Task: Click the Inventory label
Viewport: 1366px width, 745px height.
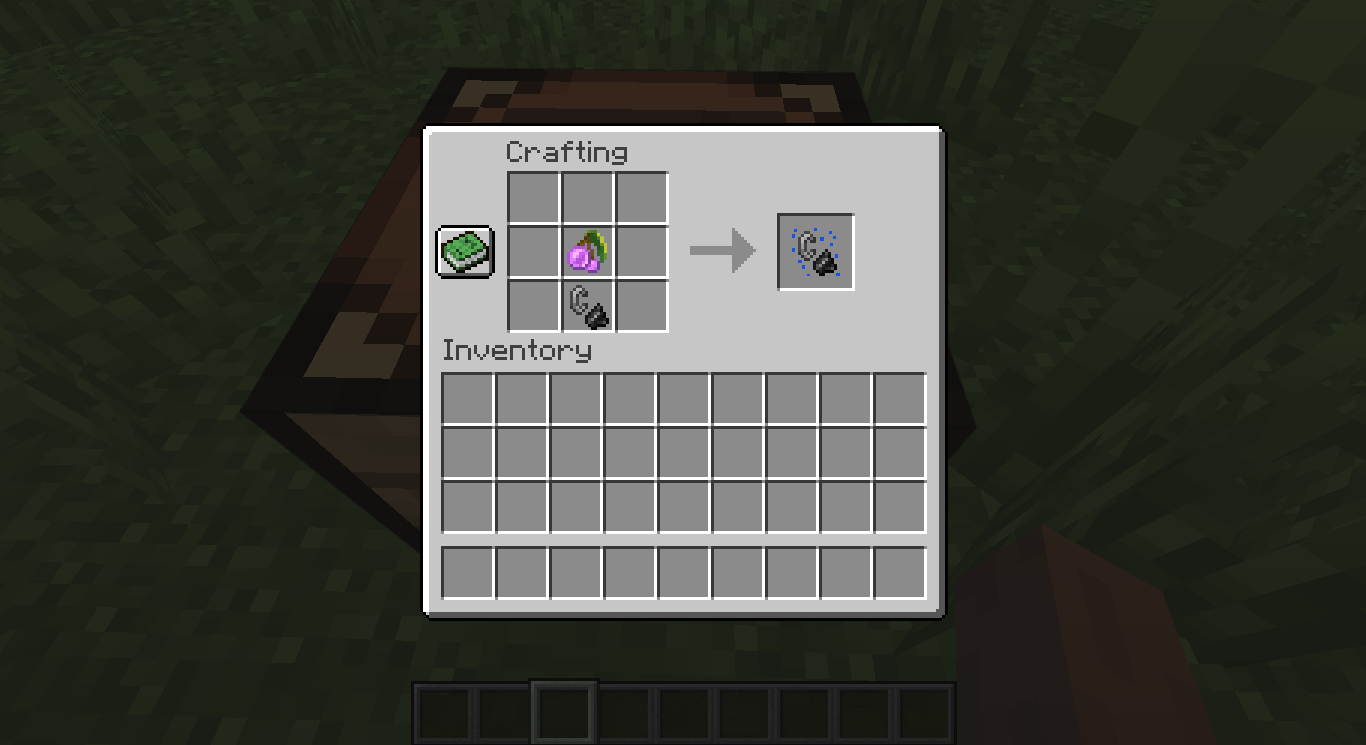Action: (x=518, y=351)
